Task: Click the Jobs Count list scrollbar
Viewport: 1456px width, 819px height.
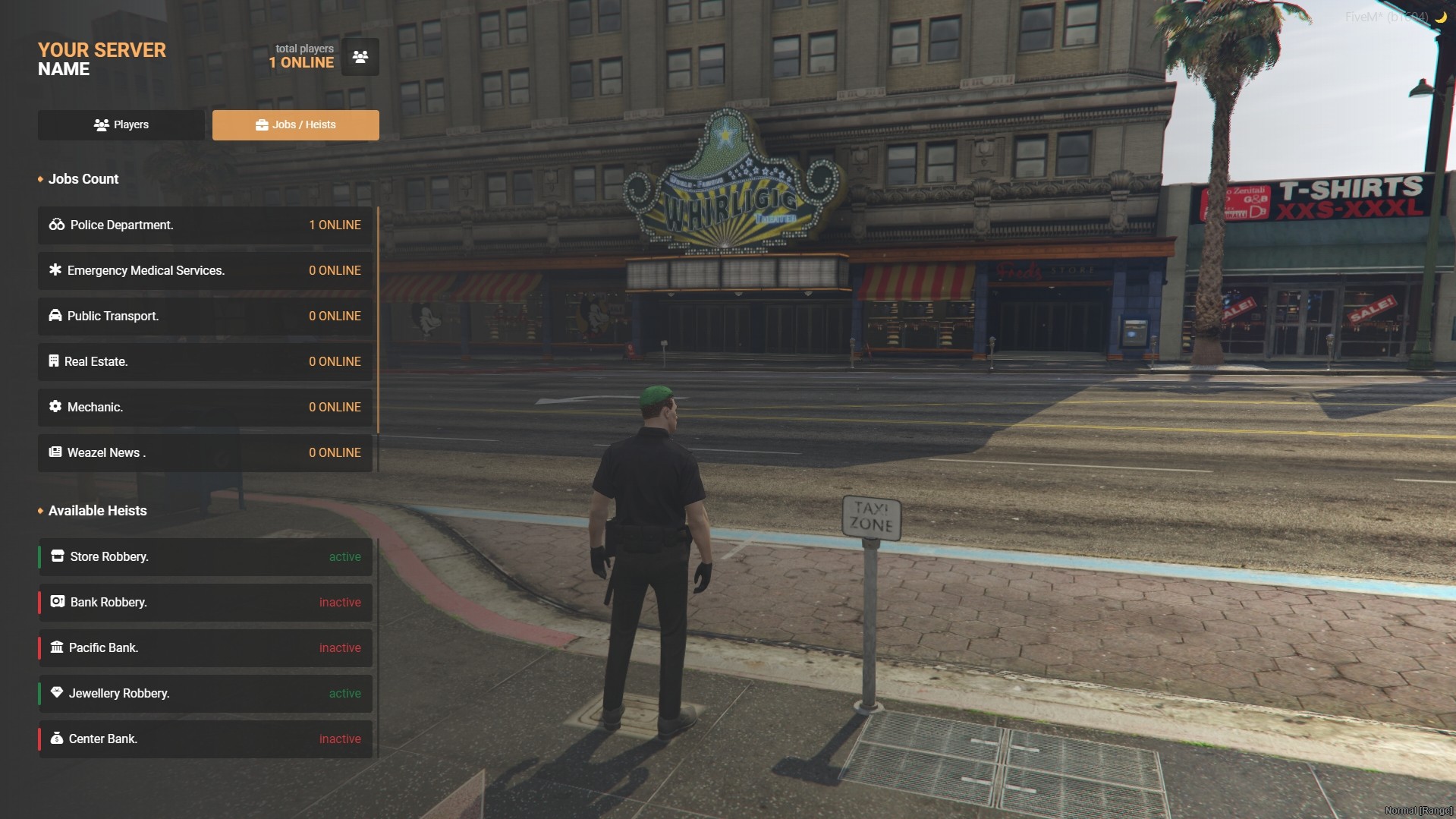Action: pos(378,319)
